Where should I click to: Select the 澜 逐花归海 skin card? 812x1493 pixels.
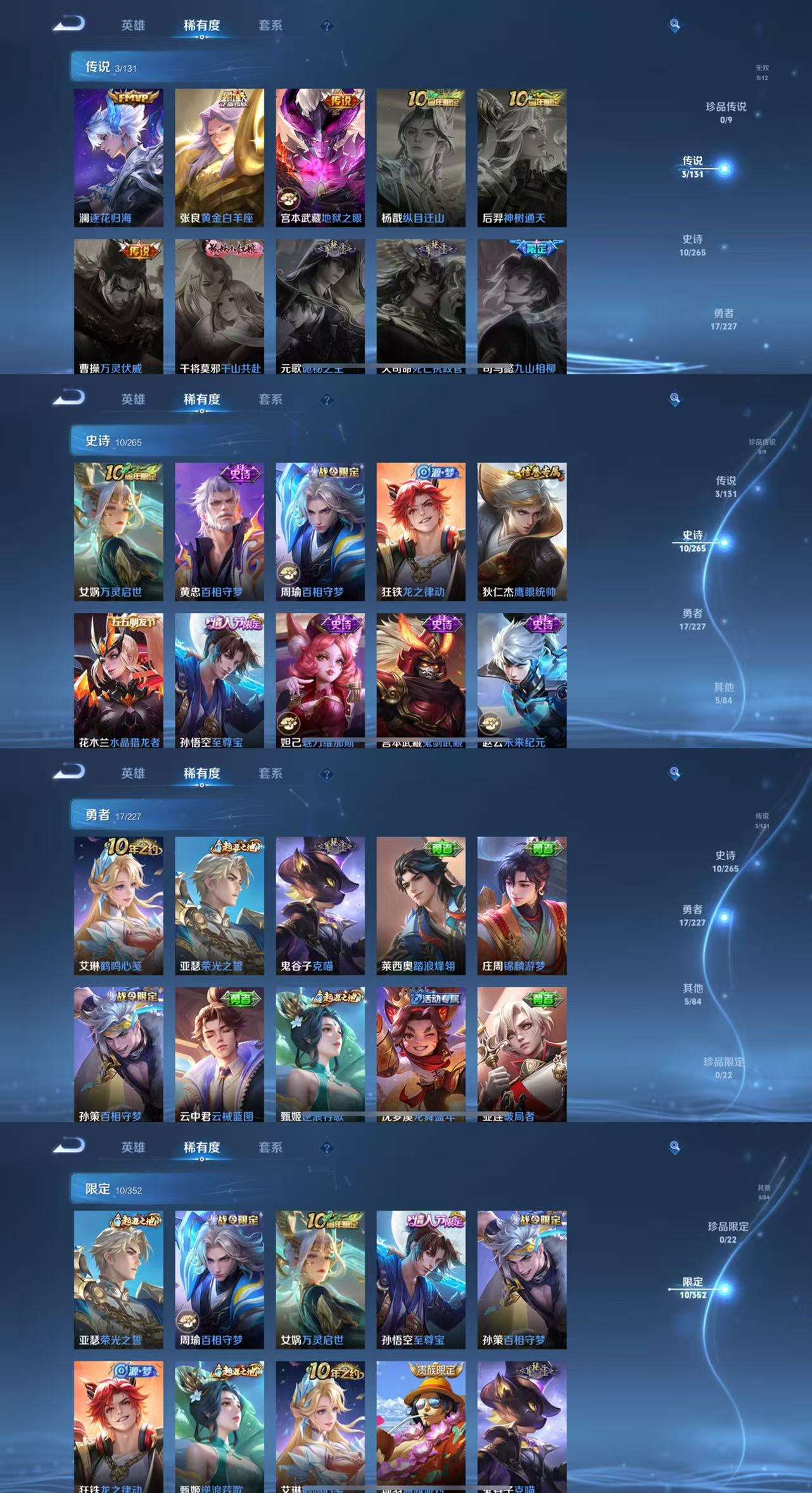pos(118,157)
